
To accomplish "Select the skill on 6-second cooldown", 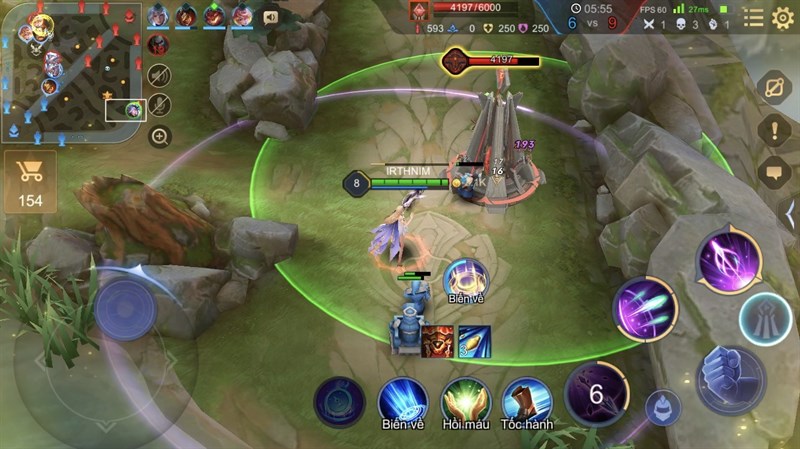I will (x=597, y=393).
